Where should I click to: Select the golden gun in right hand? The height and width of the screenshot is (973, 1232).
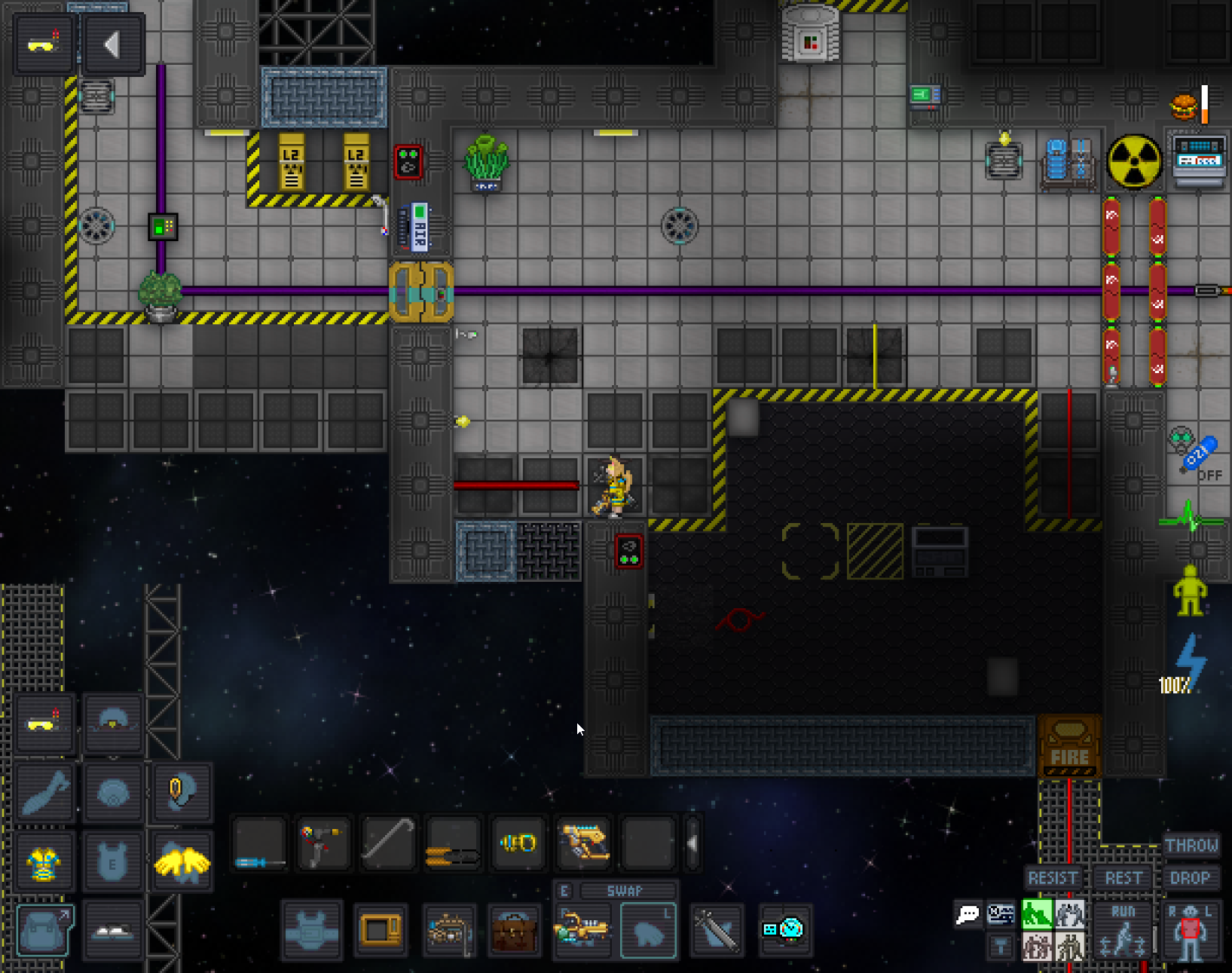click(582, 932)
